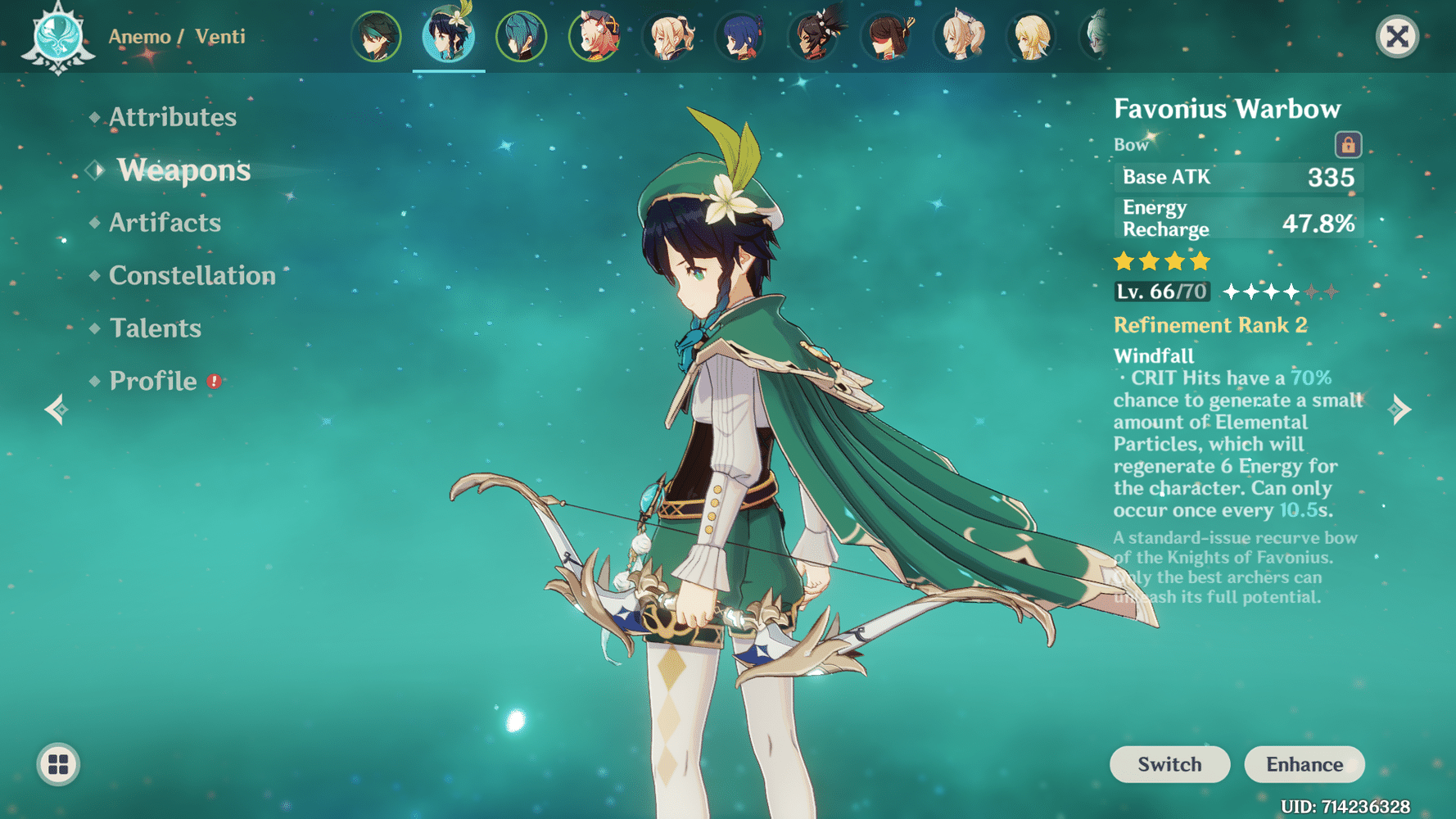Select Venti's character portrait

pyautogui.click(x=449, y=36)
